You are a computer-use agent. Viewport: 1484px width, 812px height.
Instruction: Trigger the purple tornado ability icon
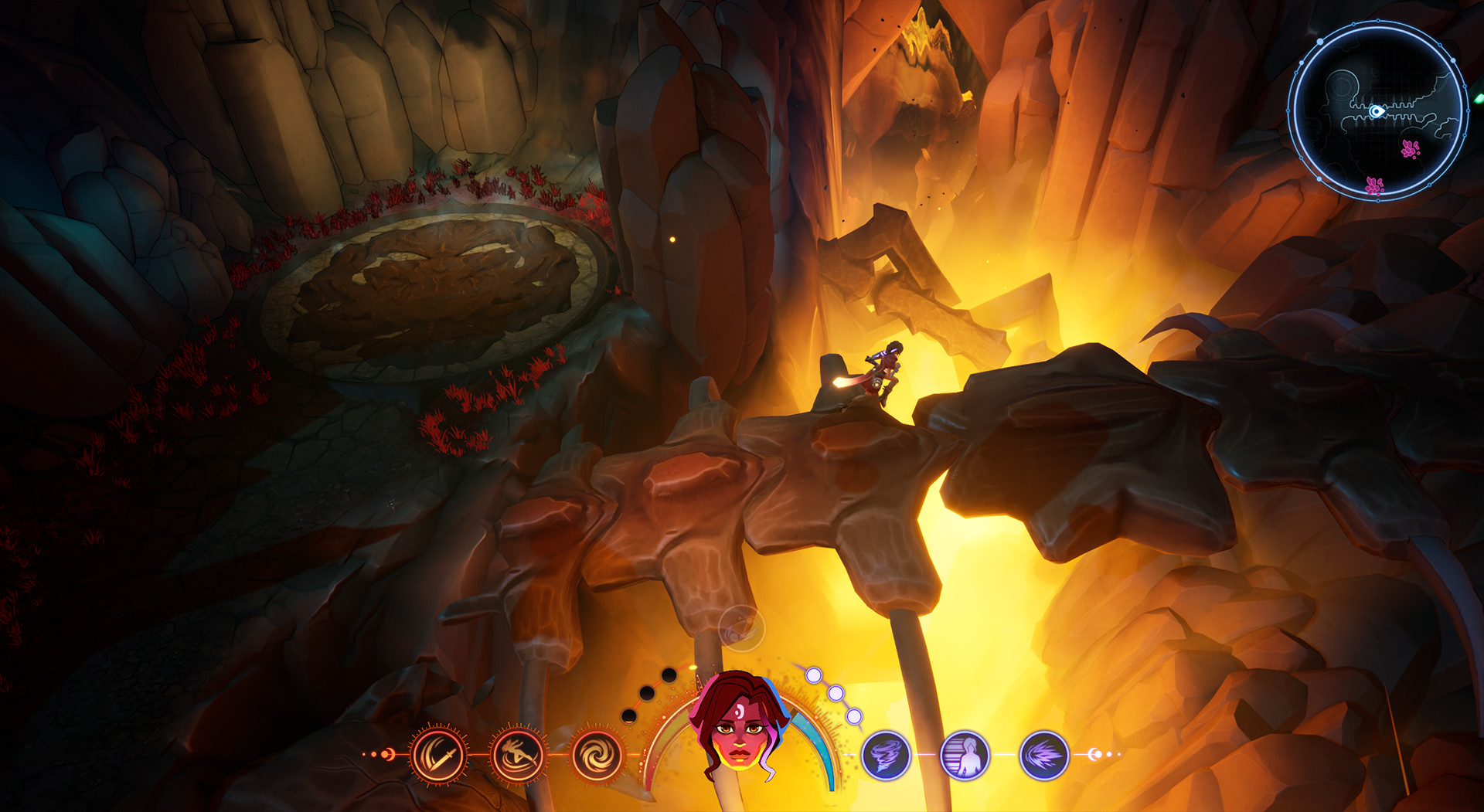pyautogui.click(x=885, y=754)
